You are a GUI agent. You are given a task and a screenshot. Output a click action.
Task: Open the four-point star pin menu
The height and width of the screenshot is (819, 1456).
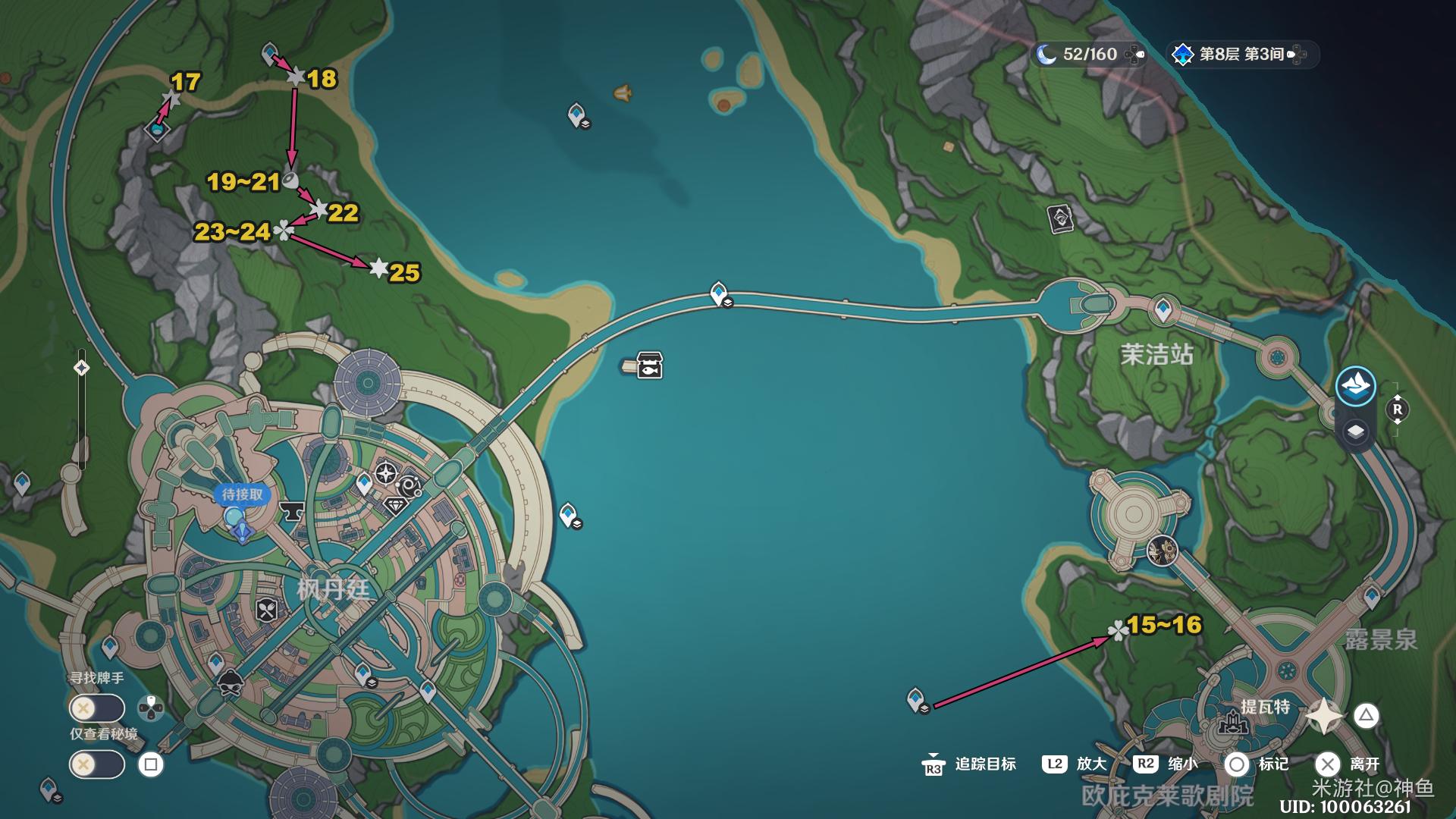click(x=1324, y=716)
